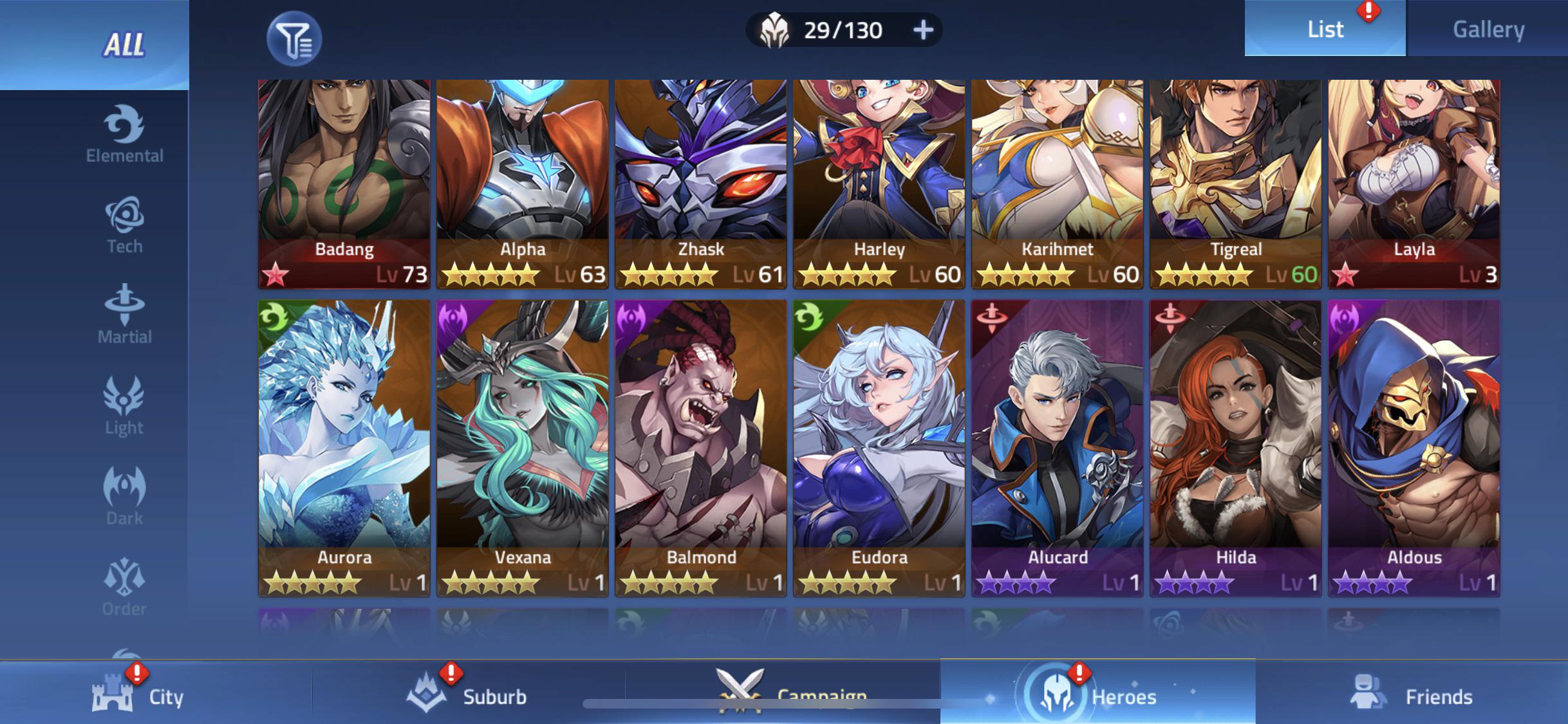Select the Dark faction icon
1568x724 pixels.
click(124, 493)
